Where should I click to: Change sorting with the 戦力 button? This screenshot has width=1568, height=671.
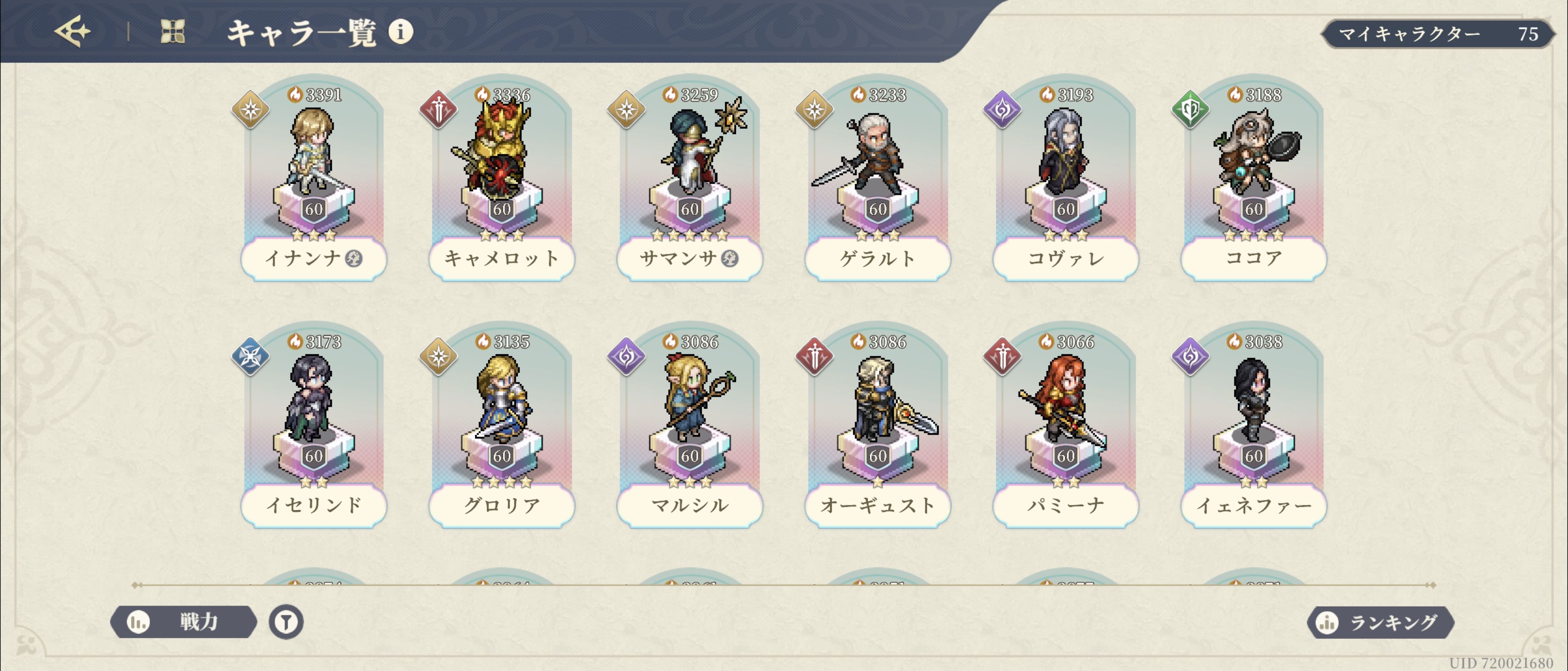click(x=183, y=622)
